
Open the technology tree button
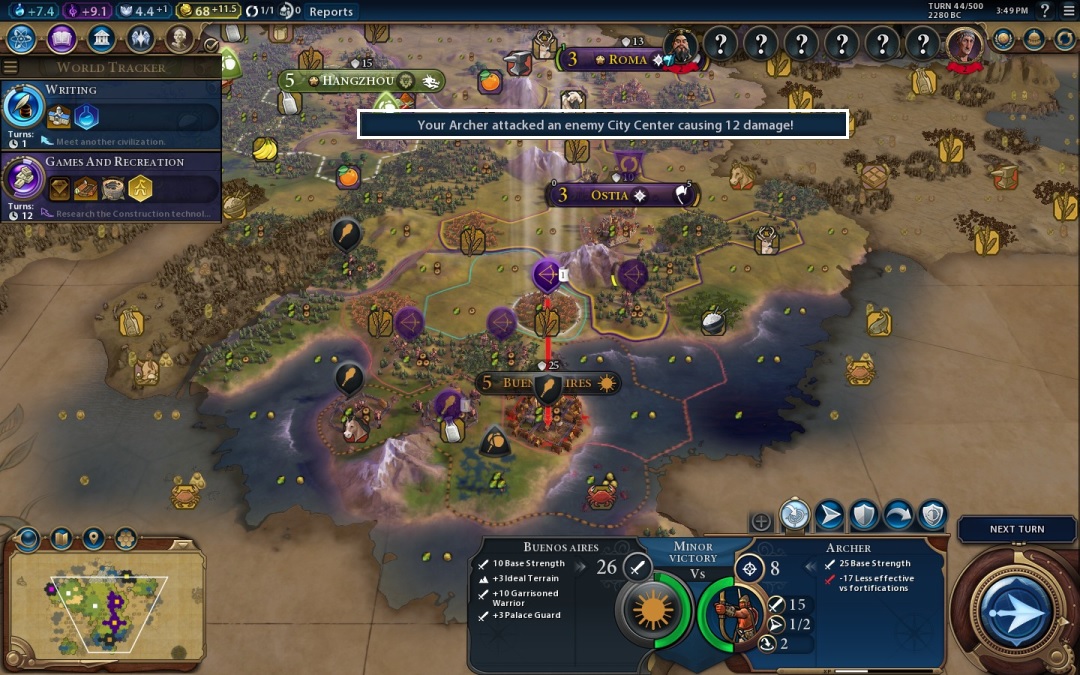coord(24,39)
